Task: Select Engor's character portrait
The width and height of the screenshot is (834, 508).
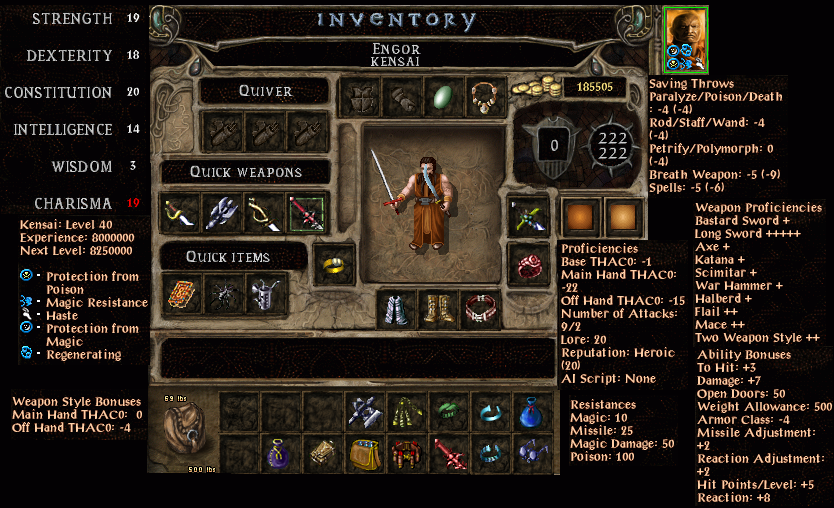Action: (x=685, y=39)
